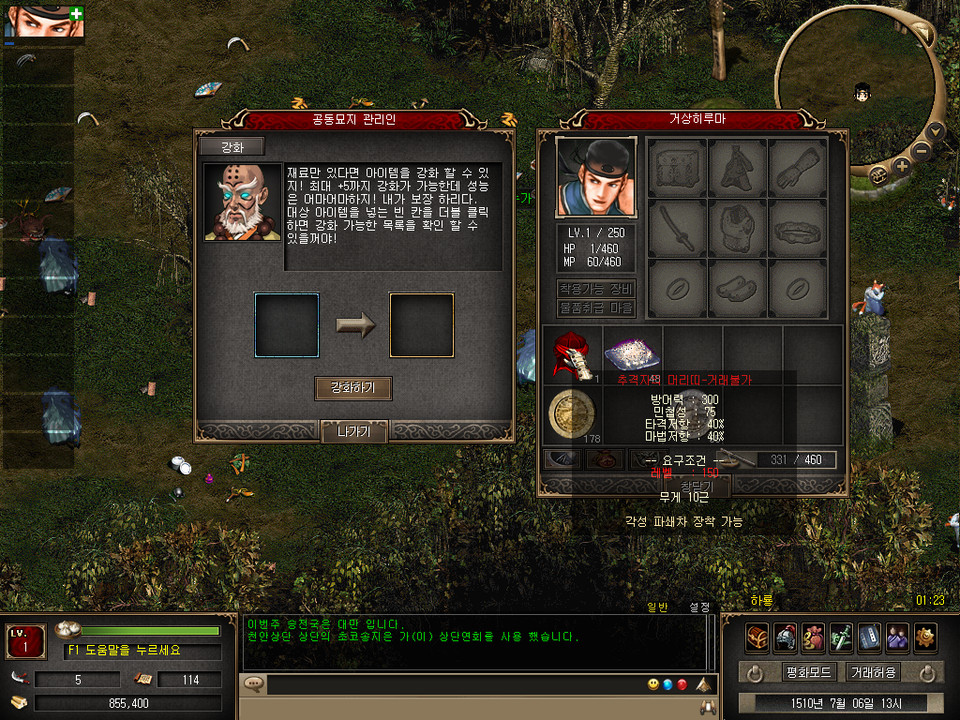Open the blue book menu icon
The height and width of the screenshot is (720, 960).
(869, 637)
